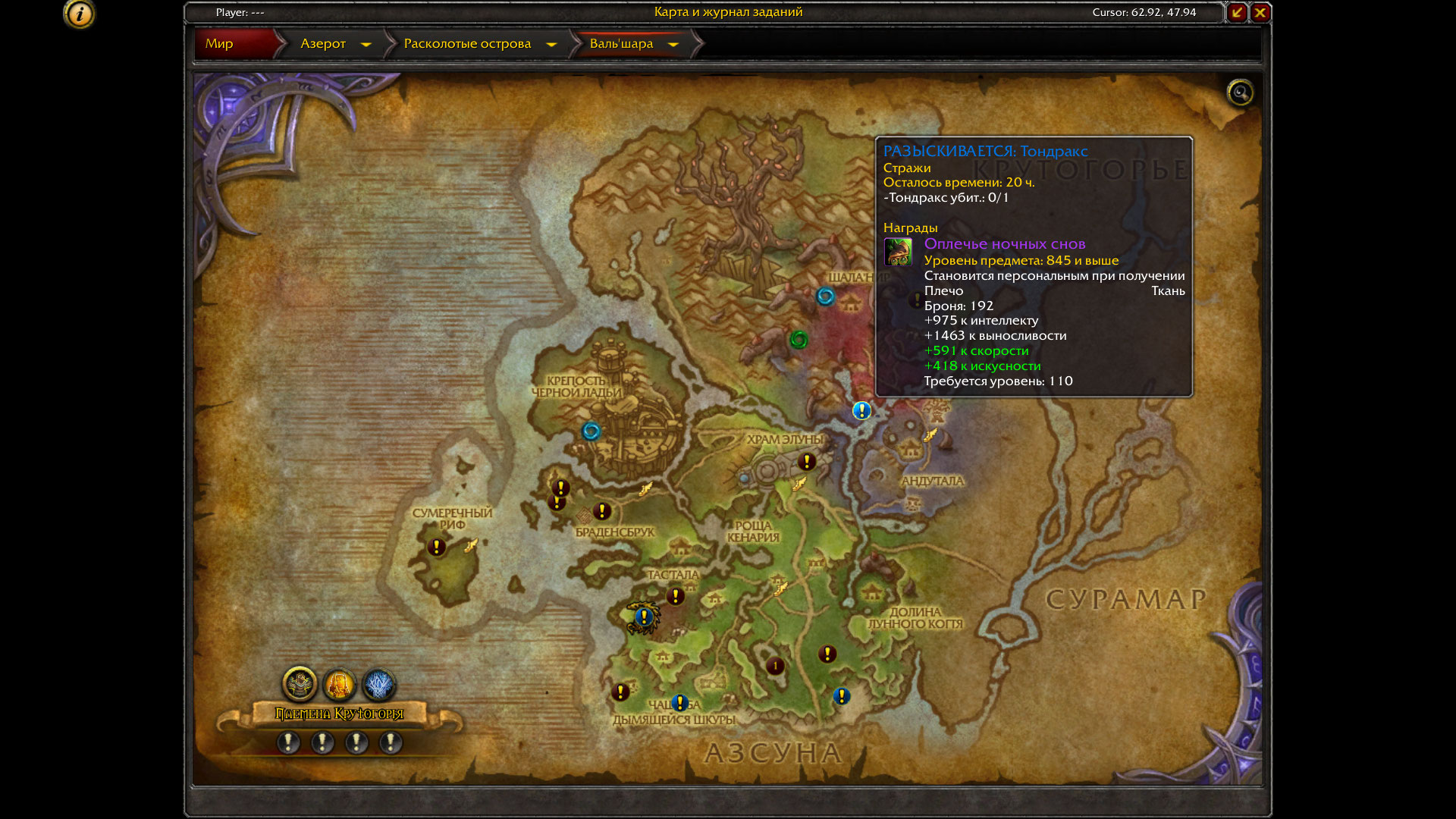Switch to the Расколотые острова map
1456x819 pixels.
tap(467, 44)
